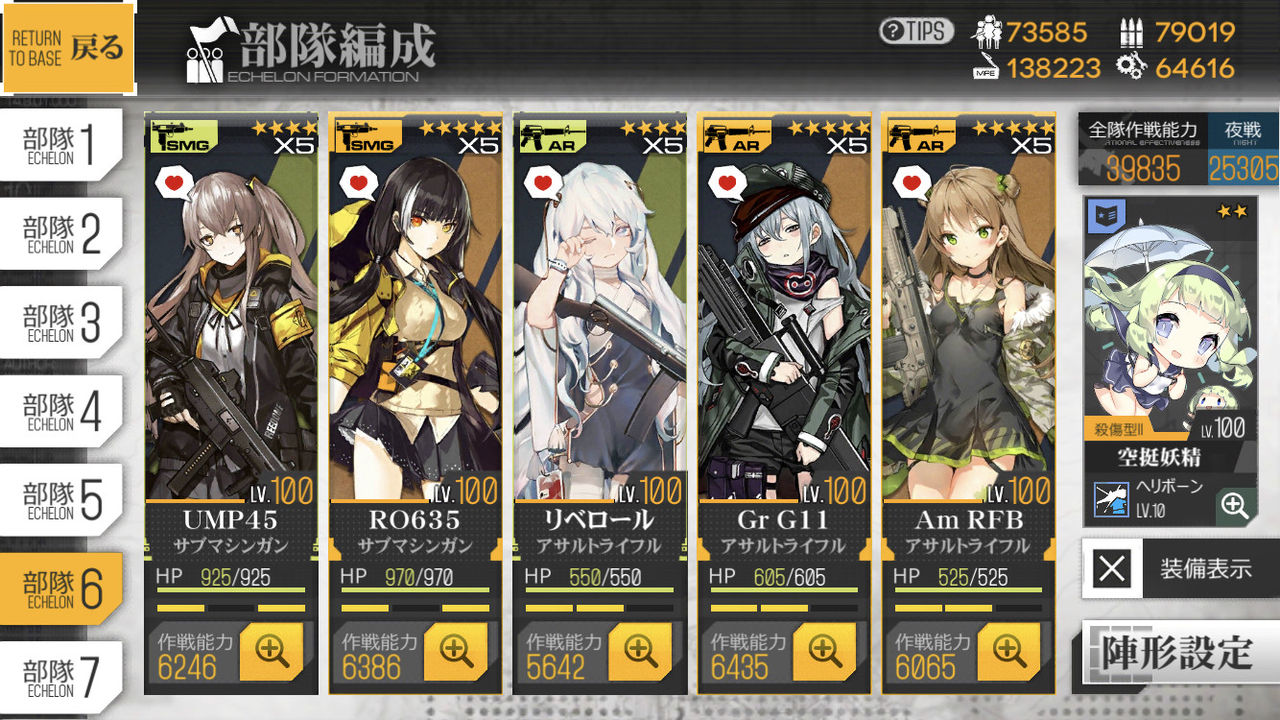The image size is (1280, 720).
Task: Toggle the 装備表示 equipment display checkbox
Action: pyautogui.click(x=1113, y=567)
